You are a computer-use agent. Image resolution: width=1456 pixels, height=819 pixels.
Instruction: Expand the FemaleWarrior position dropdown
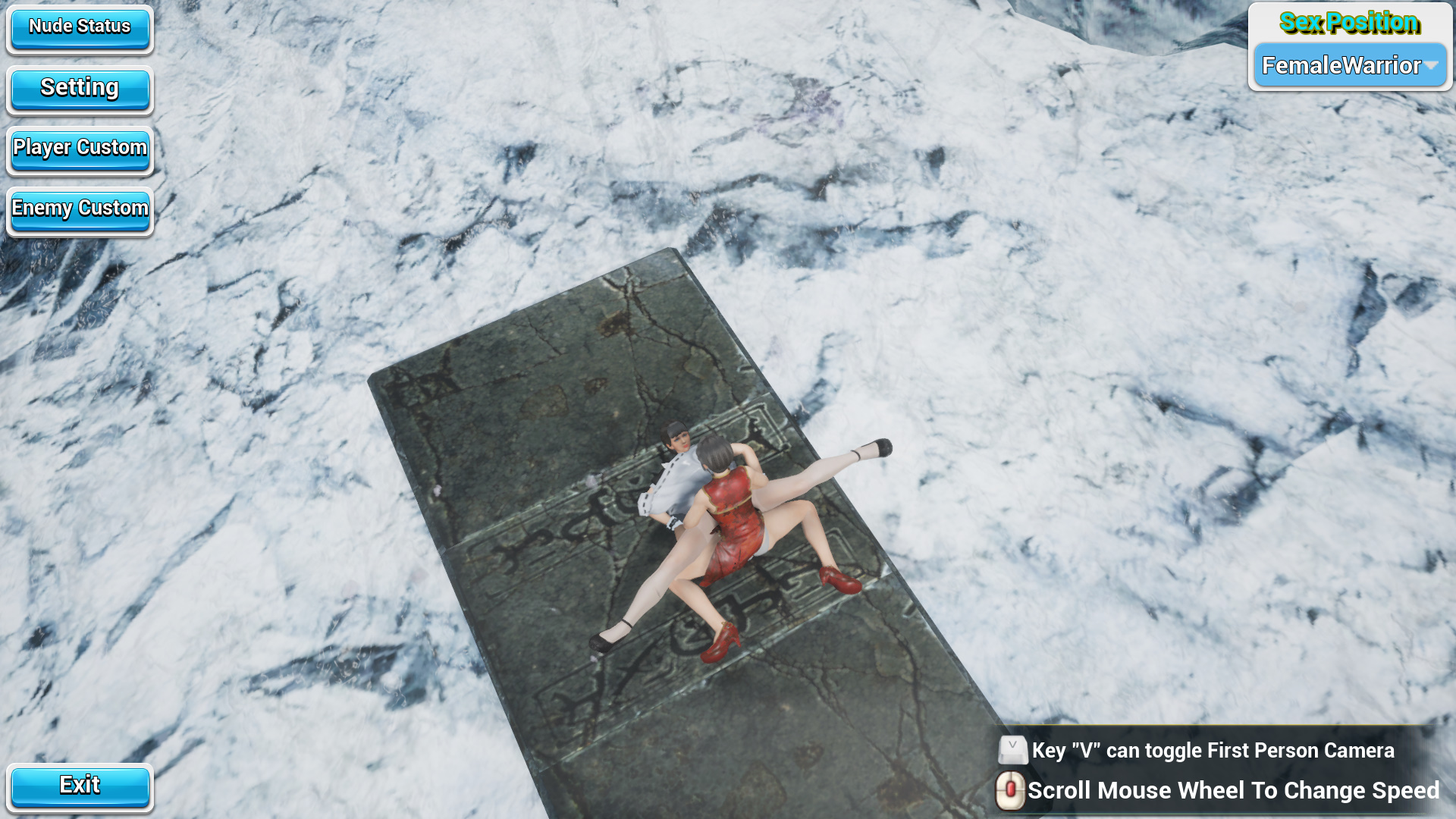[x=1349, y=65]
